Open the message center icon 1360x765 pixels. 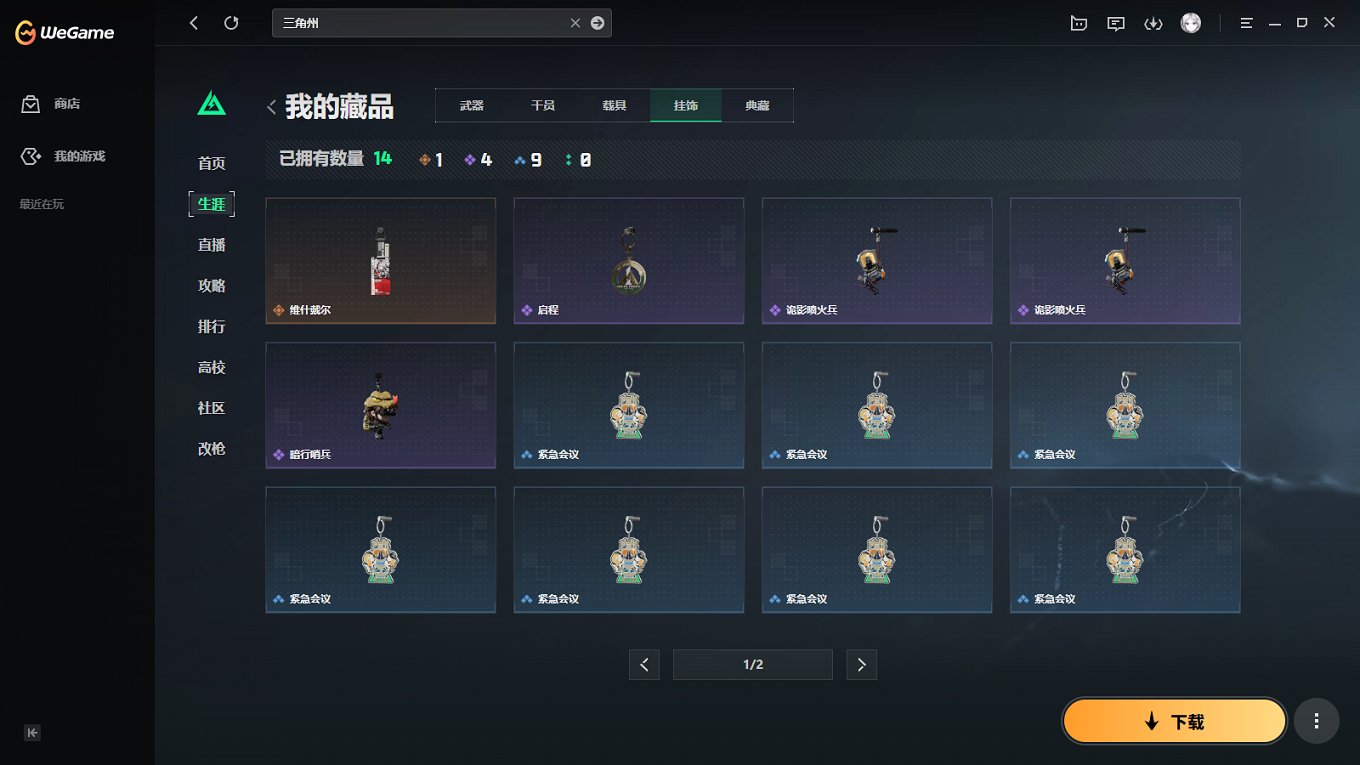(1115, 22)
